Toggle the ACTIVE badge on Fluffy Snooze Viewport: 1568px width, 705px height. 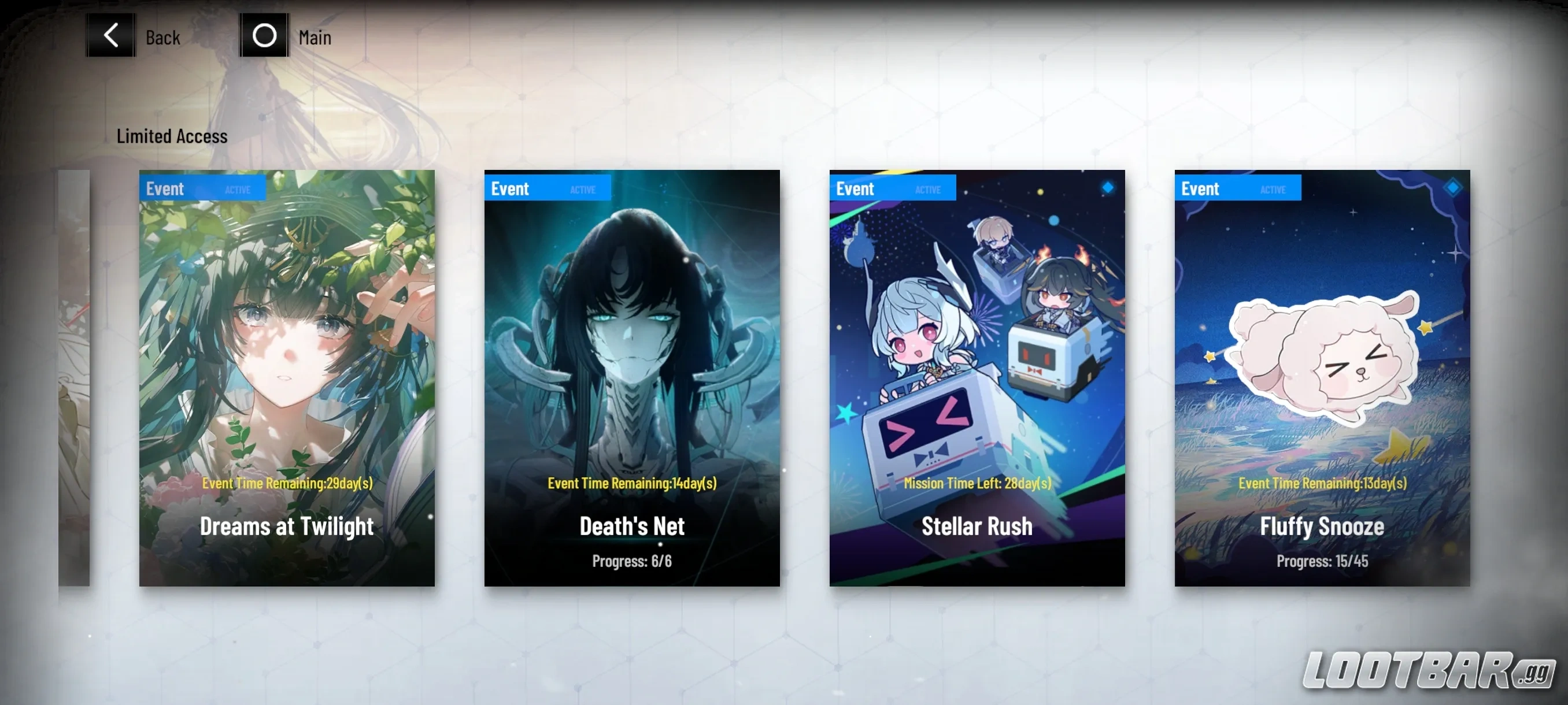coord(1274,189)
